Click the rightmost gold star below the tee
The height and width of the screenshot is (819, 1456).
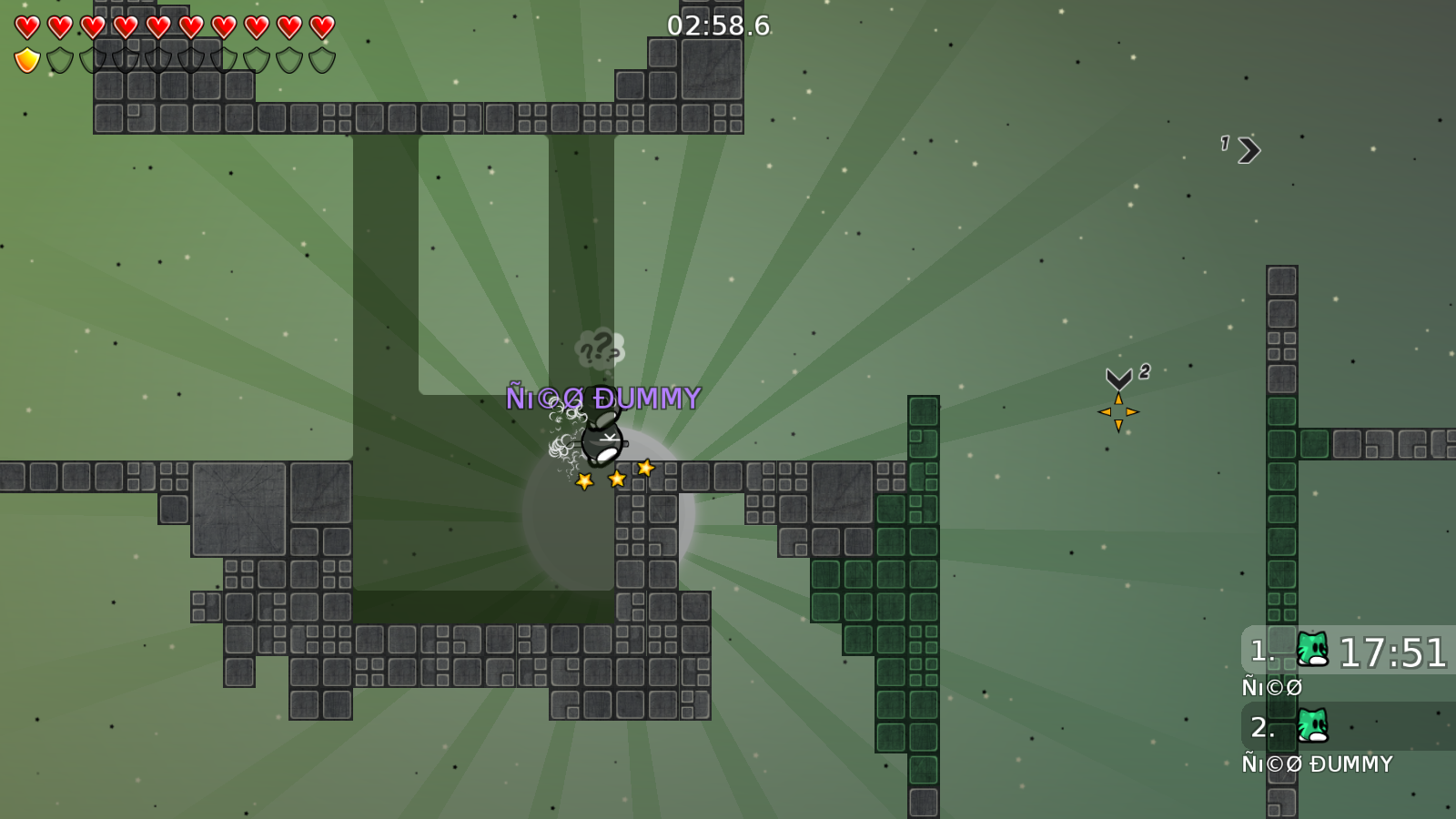[x=645, y=468]
